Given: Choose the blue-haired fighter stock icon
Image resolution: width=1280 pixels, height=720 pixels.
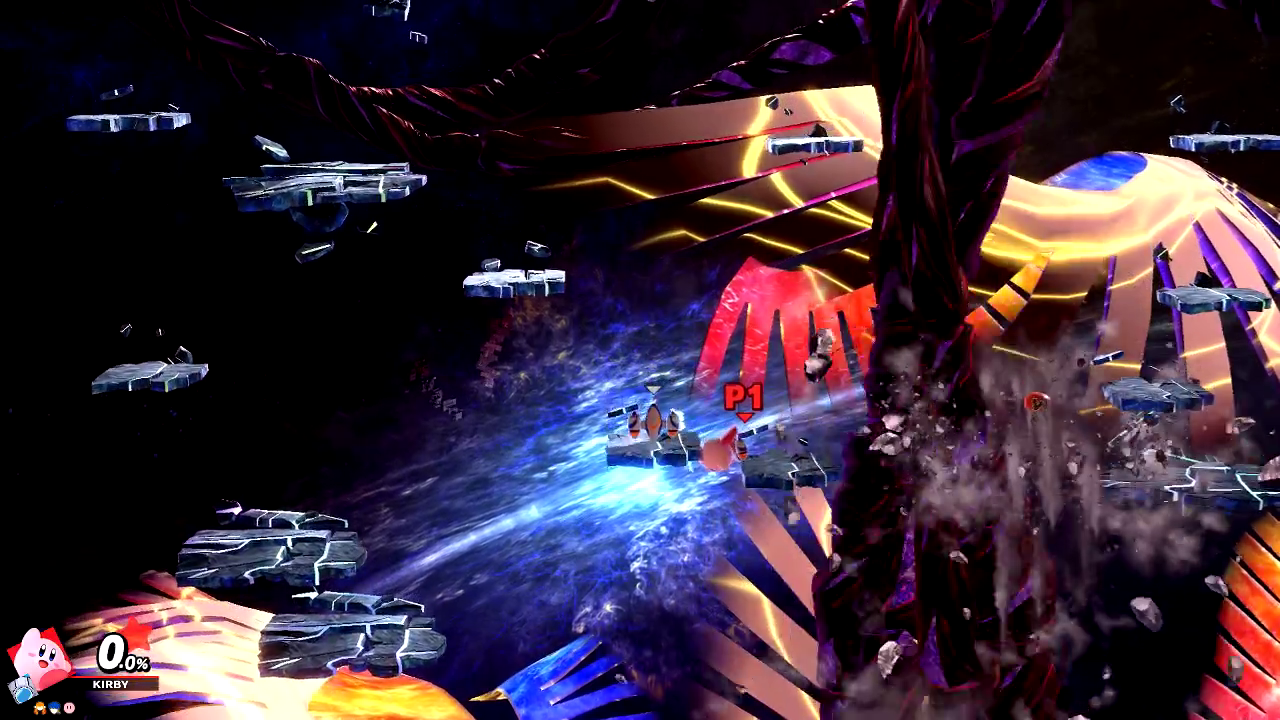Looking at the screenshot, I should 54,707.
